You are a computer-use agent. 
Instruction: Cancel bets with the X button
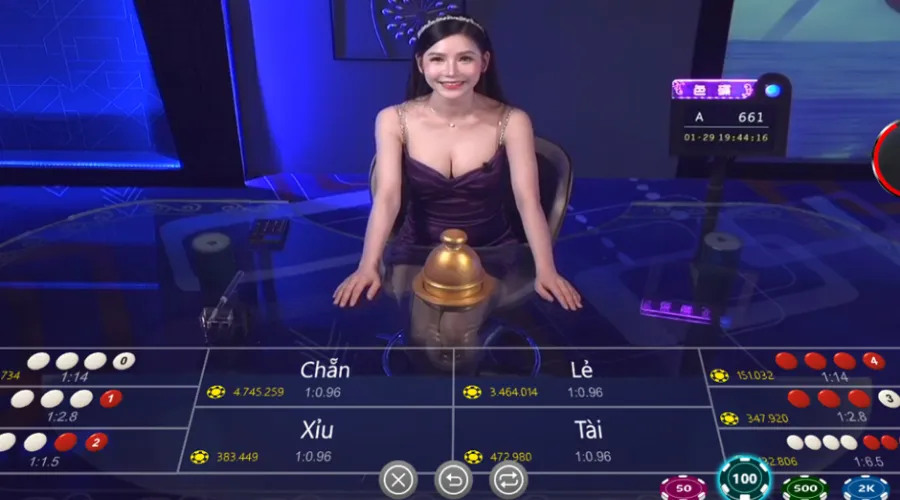click(x=398, y=480)
